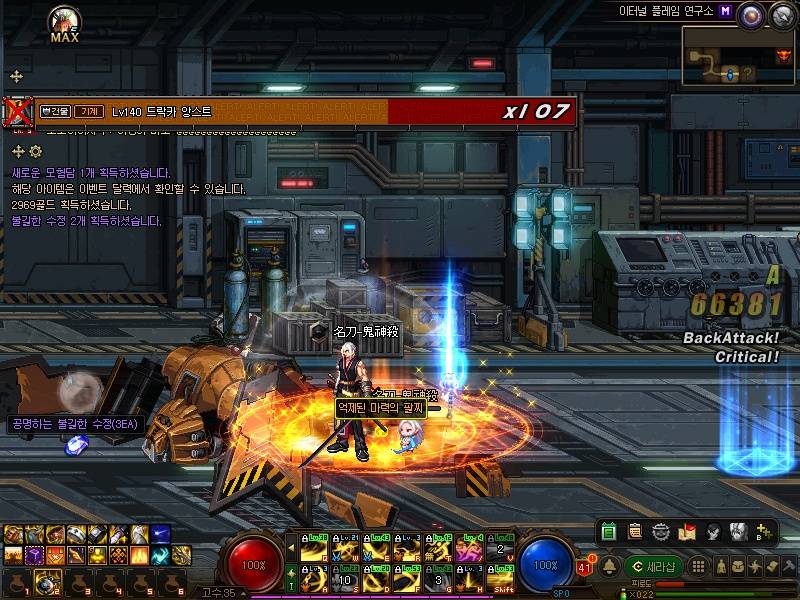
Task: Open the inventory chest icon
Action: click(737, 567)
